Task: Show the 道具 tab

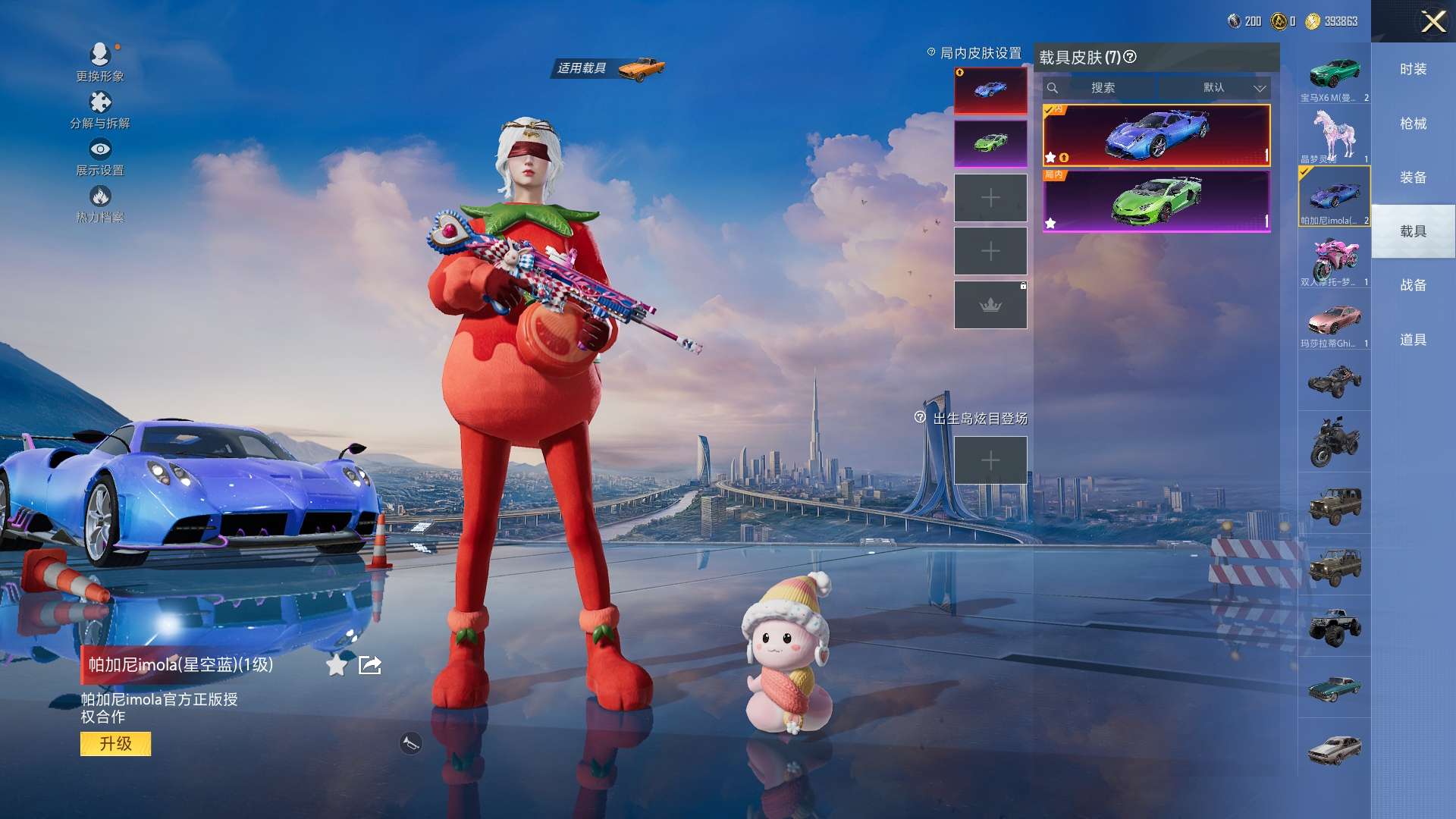Action: click(1413, 340)
